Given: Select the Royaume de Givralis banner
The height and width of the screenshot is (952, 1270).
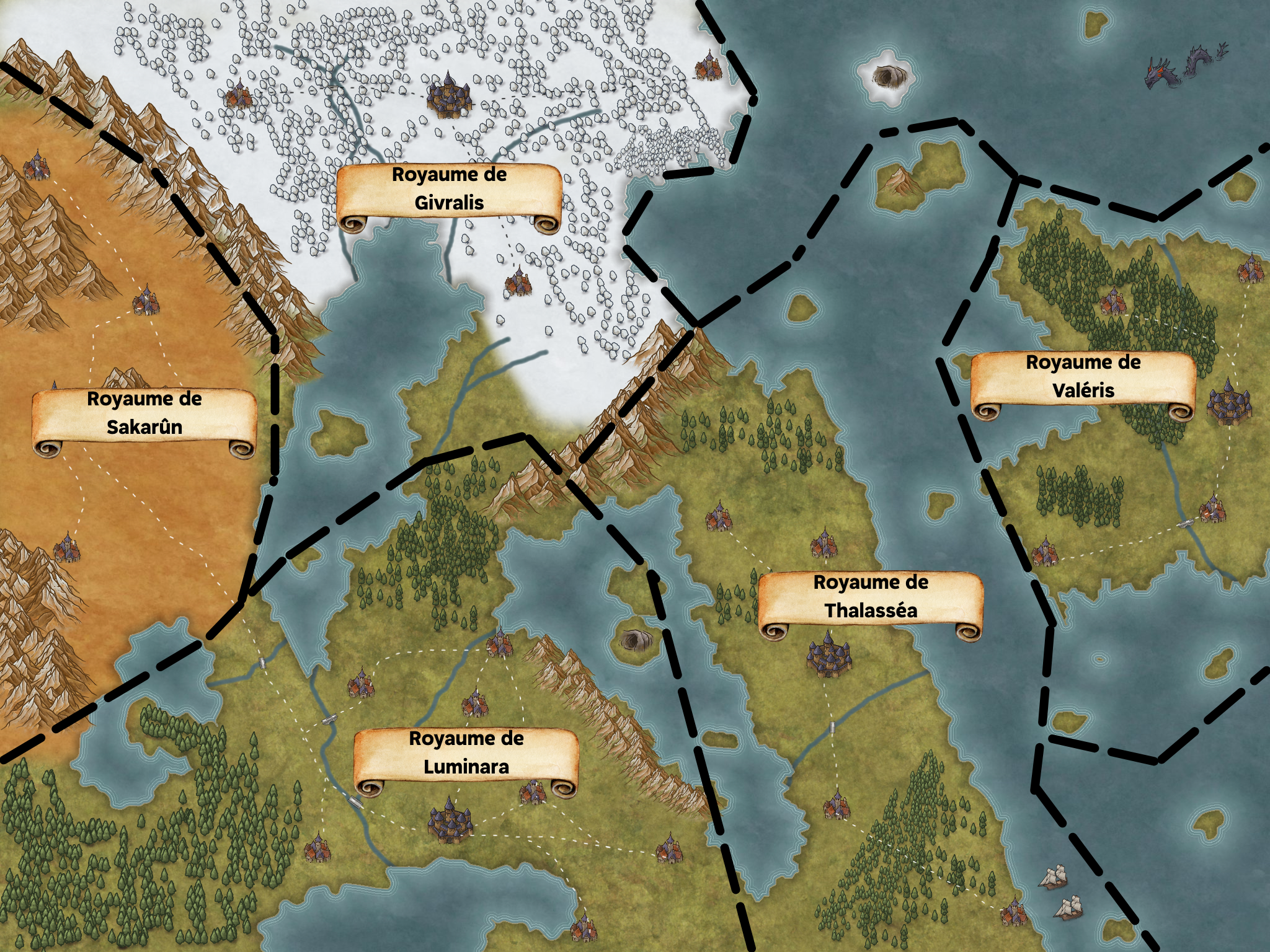Looking at the screenshot, I should [x=449, y=190].
